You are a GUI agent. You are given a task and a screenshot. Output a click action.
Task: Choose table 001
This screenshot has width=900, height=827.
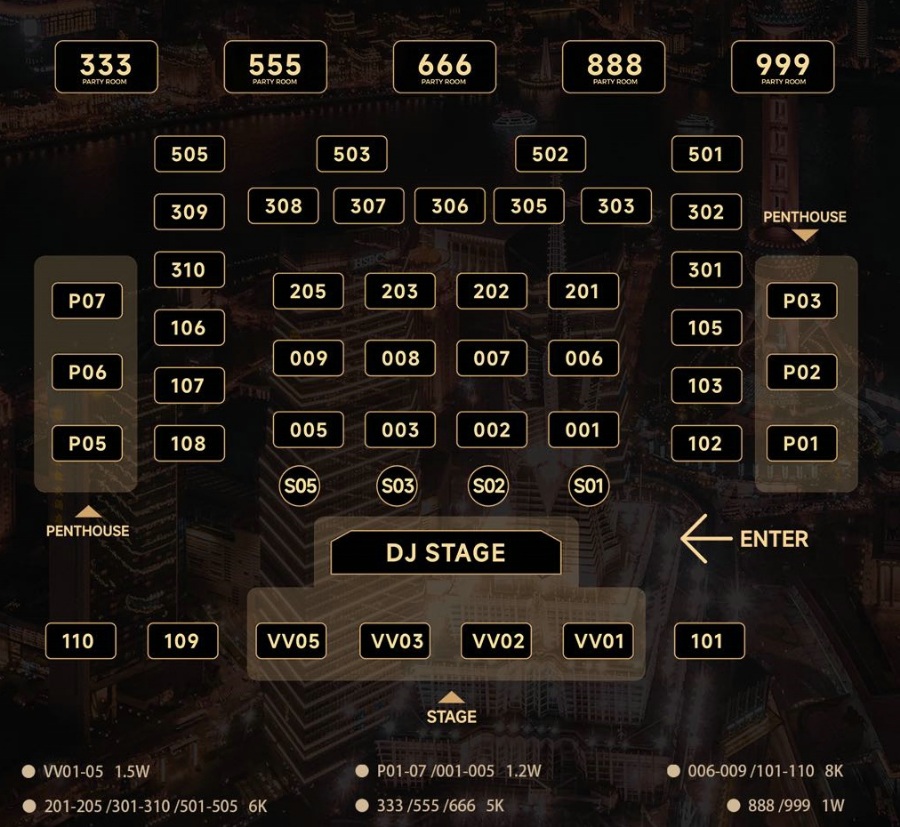(583, 430)
